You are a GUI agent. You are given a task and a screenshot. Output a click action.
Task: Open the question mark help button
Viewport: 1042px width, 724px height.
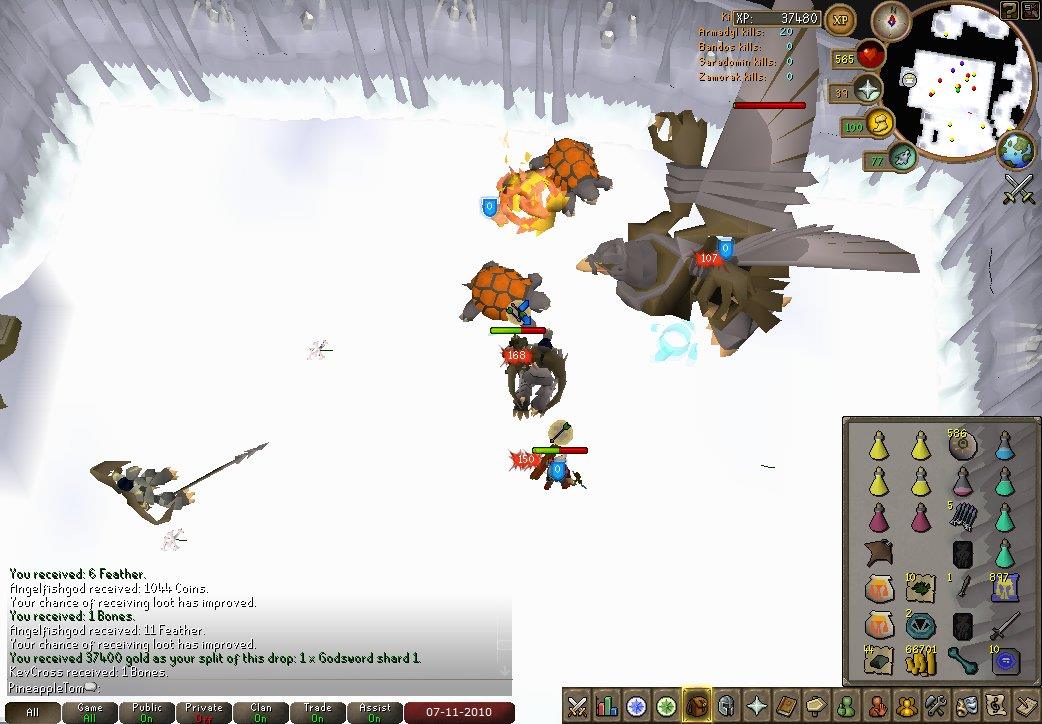(x=1008, y=11)
